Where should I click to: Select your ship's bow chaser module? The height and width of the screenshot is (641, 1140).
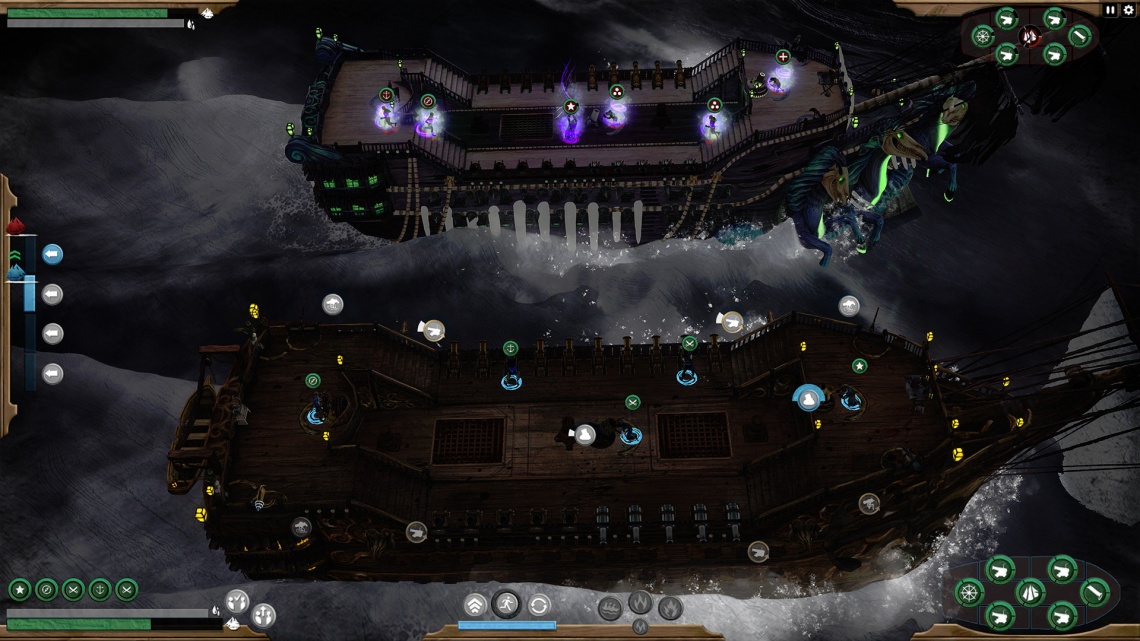tap(1094, 592)
